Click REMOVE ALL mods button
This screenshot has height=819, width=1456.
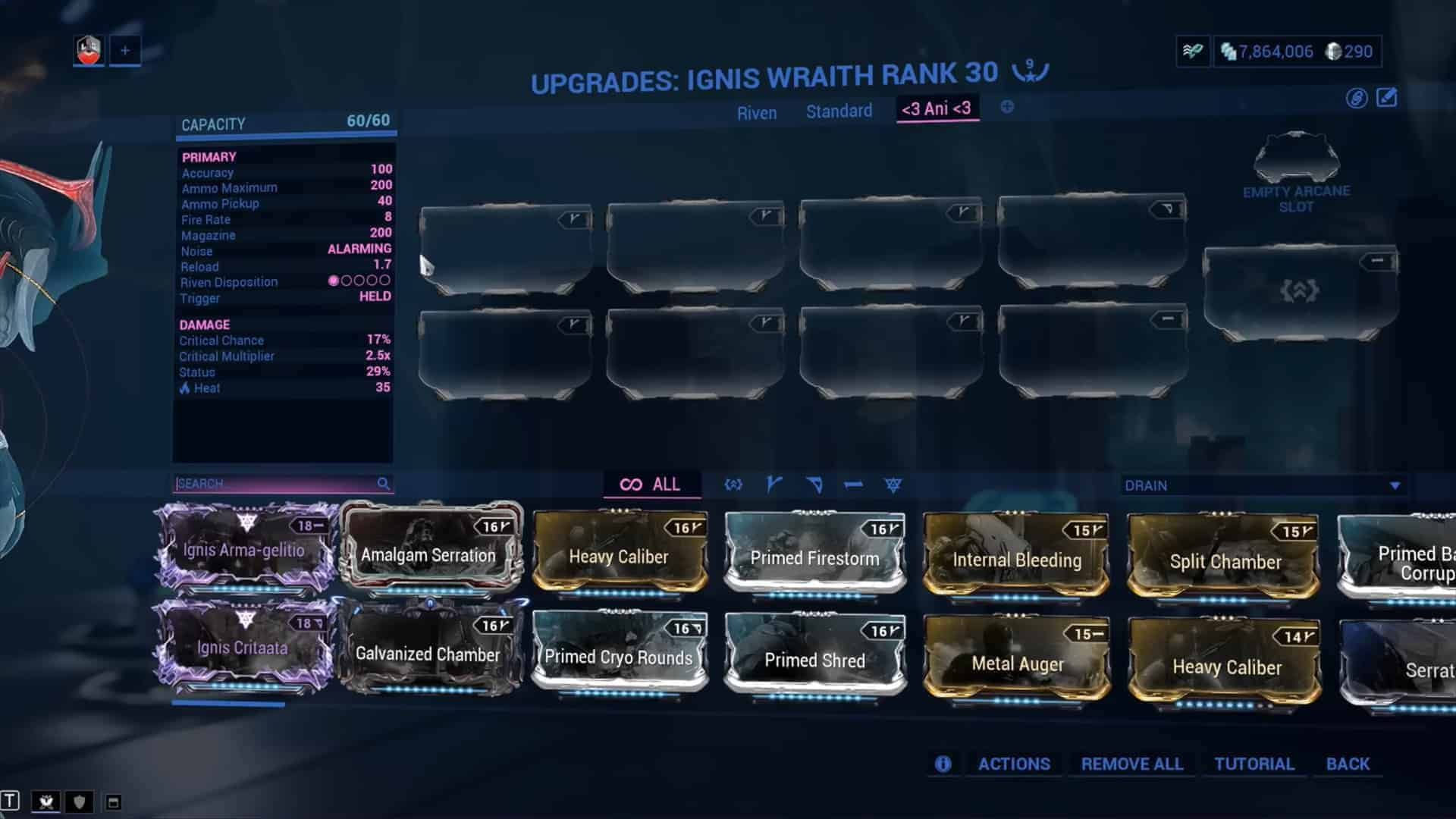pyautogui.click(x=1131, y=764)
